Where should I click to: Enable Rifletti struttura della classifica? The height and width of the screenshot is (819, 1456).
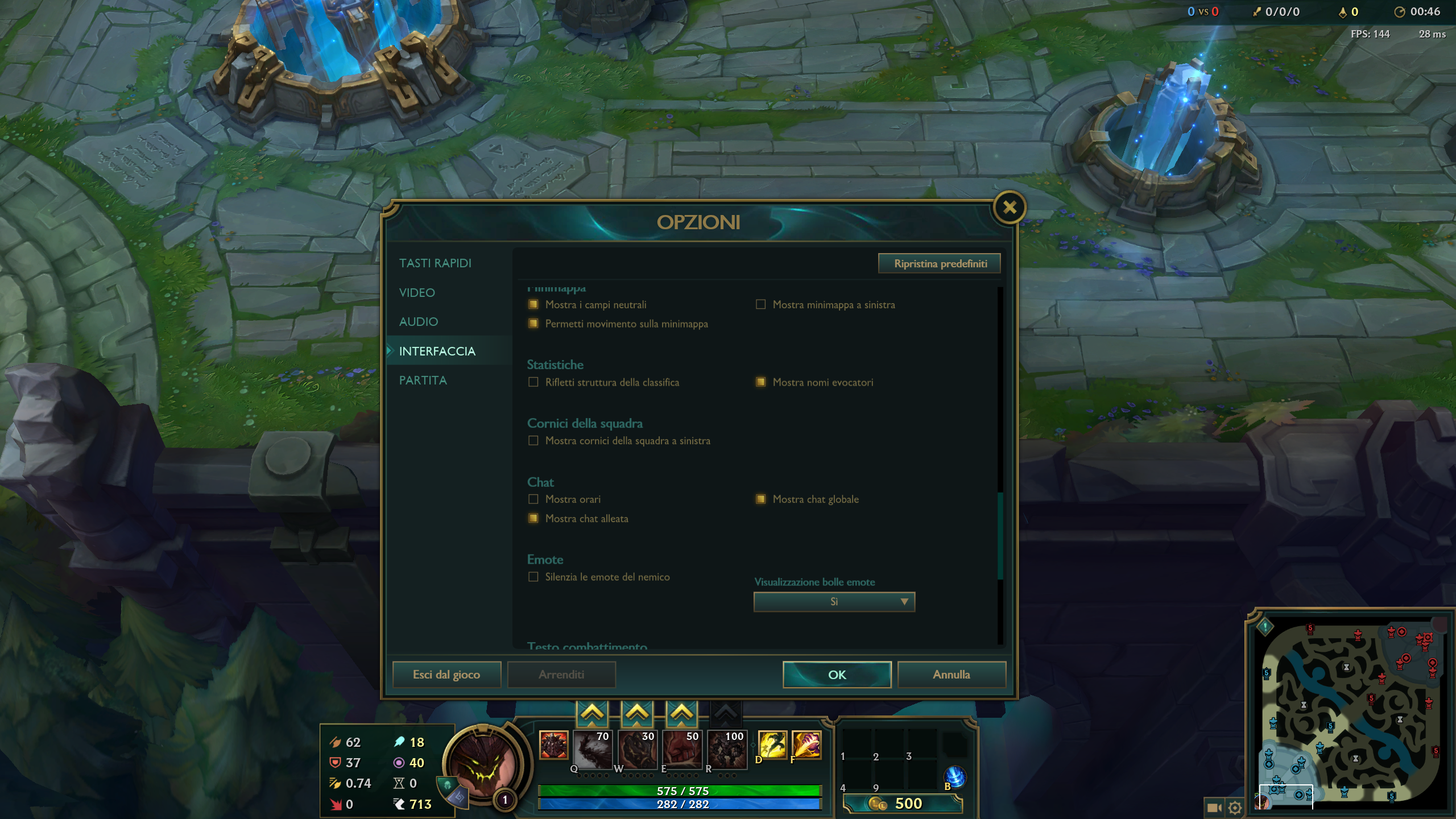(533, 382)
